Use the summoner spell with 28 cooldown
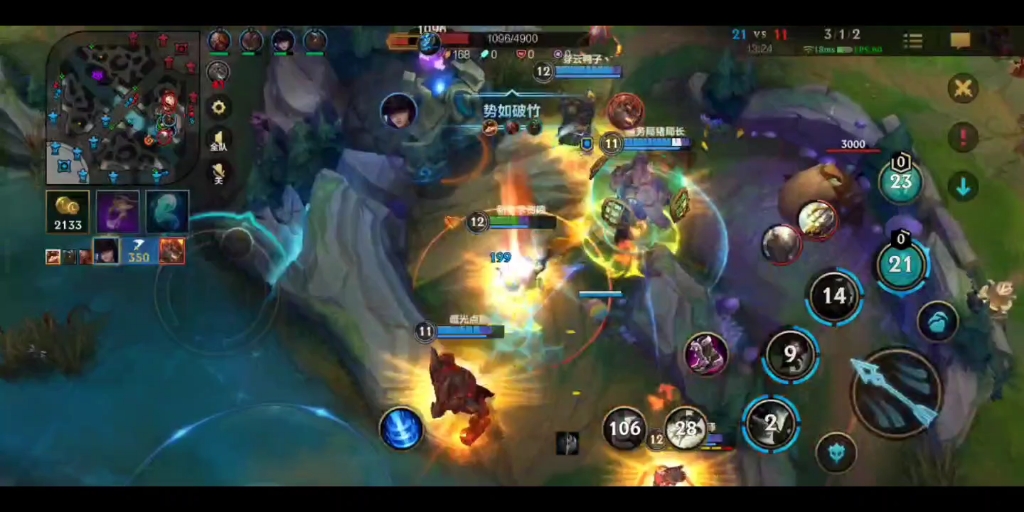This screenshot has height=512, width=1024. pyautogui.click(x=686, y=428)
